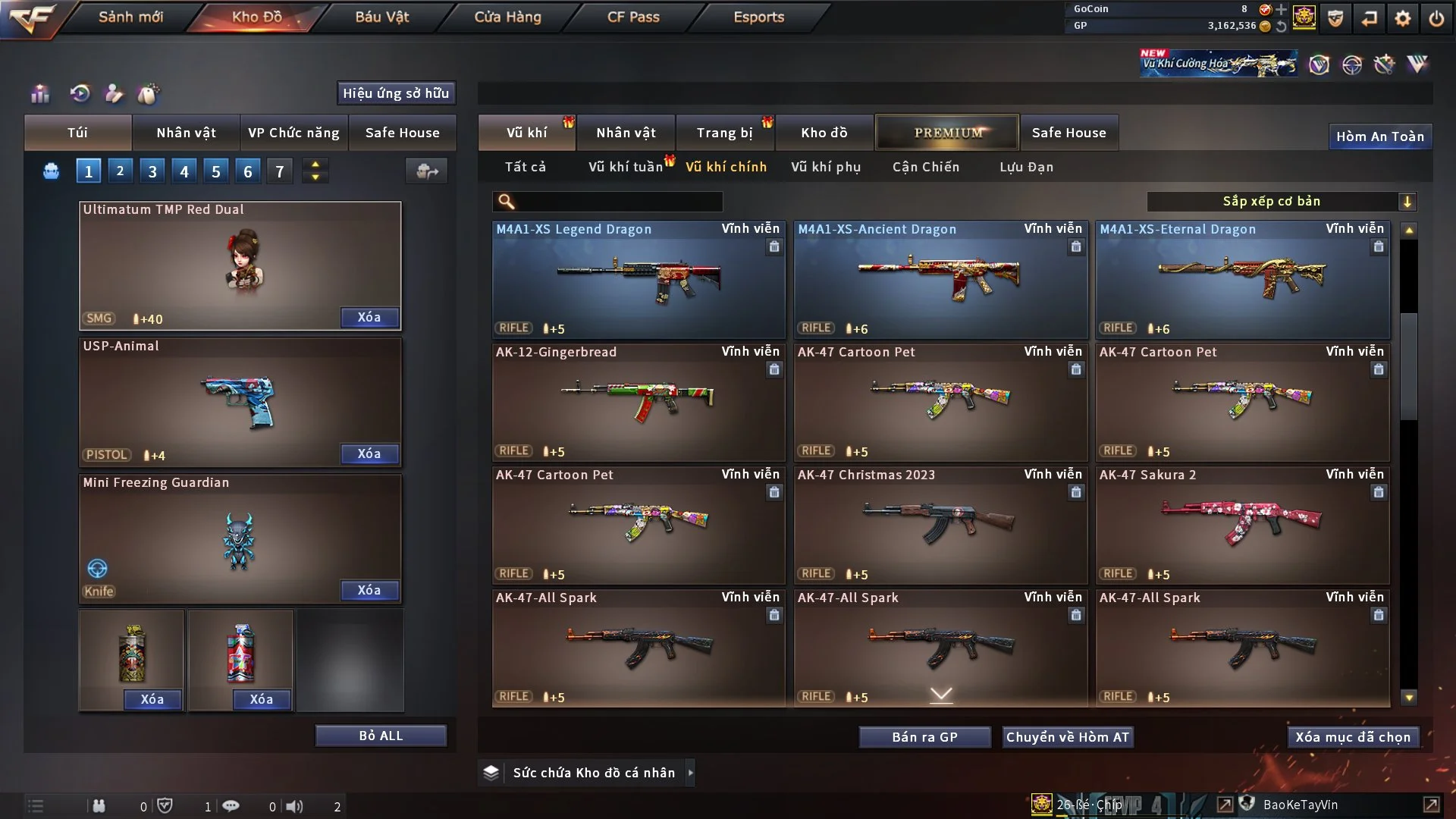1456x819 pixels.
Task: Move selection with Chuyển về Hòm AT
Action: (x=1068, y=737)
